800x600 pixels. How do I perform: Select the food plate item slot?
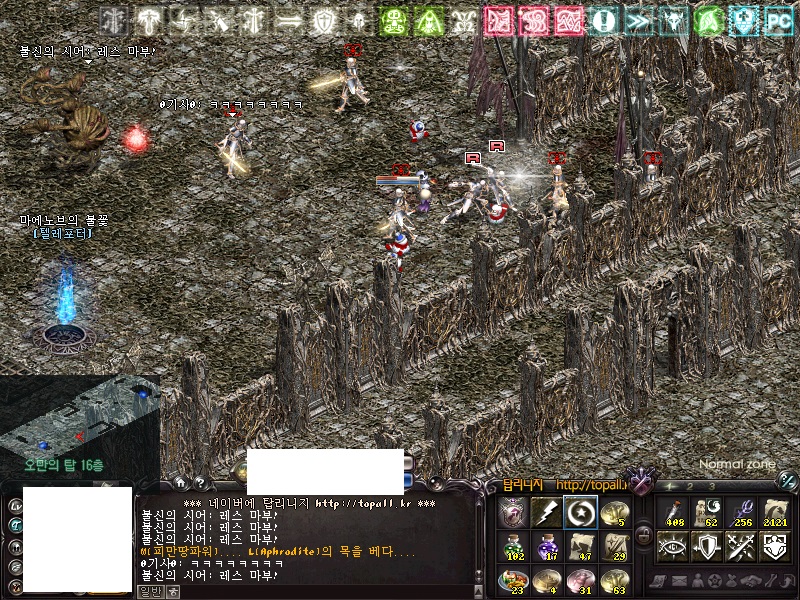click(x=513, y=579)
